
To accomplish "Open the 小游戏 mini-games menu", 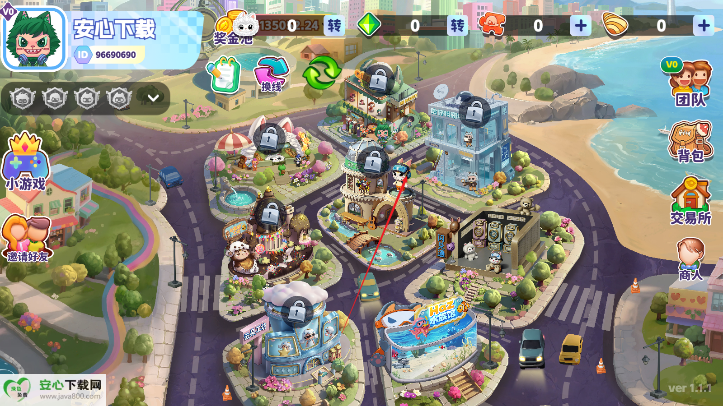I will pos(25,163).
